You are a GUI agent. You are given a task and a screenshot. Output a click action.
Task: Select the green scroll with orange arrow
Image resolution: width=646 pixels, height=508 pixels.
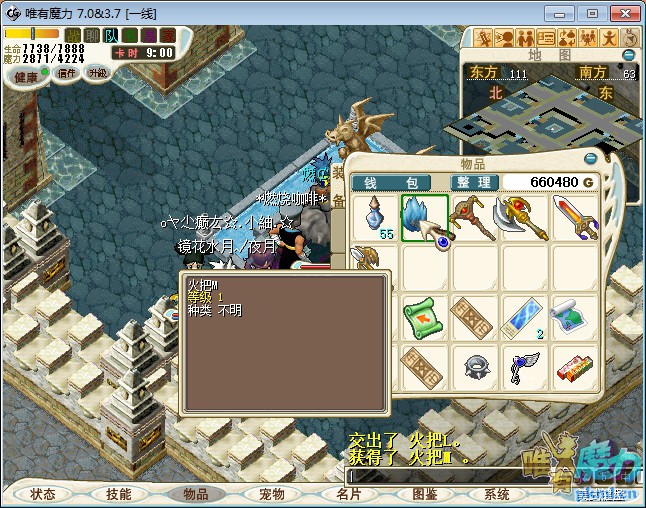point(424,318)
